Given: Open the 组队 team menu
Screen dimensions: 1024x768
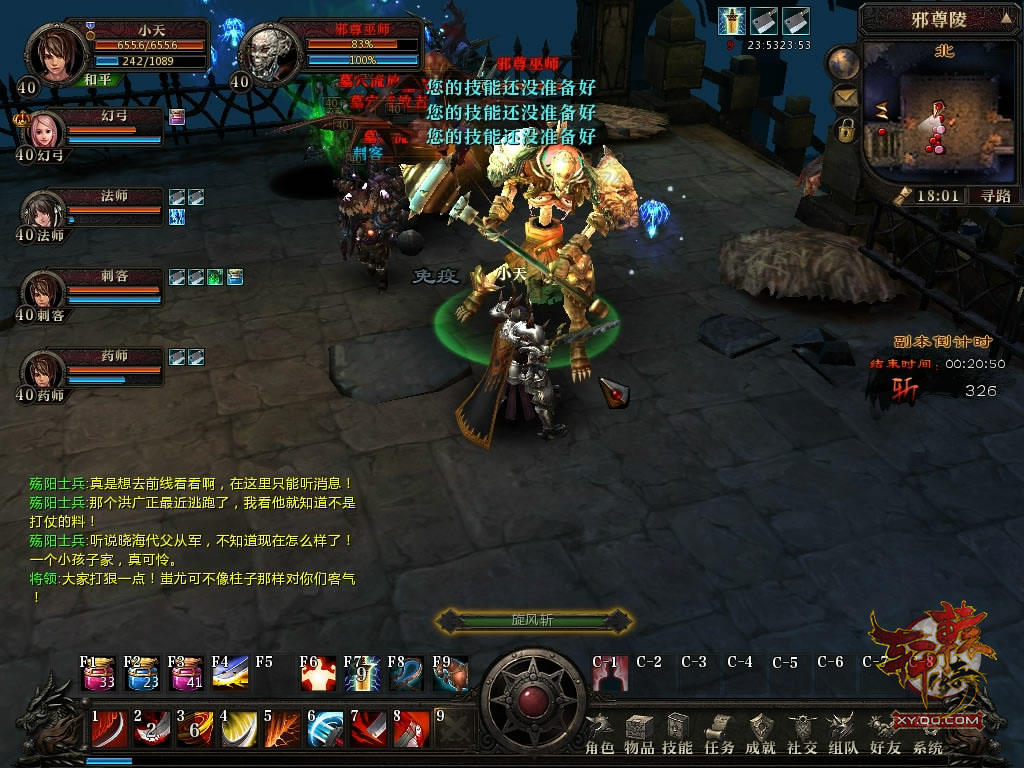Looking at the screenshot, I should click(843, 733).
